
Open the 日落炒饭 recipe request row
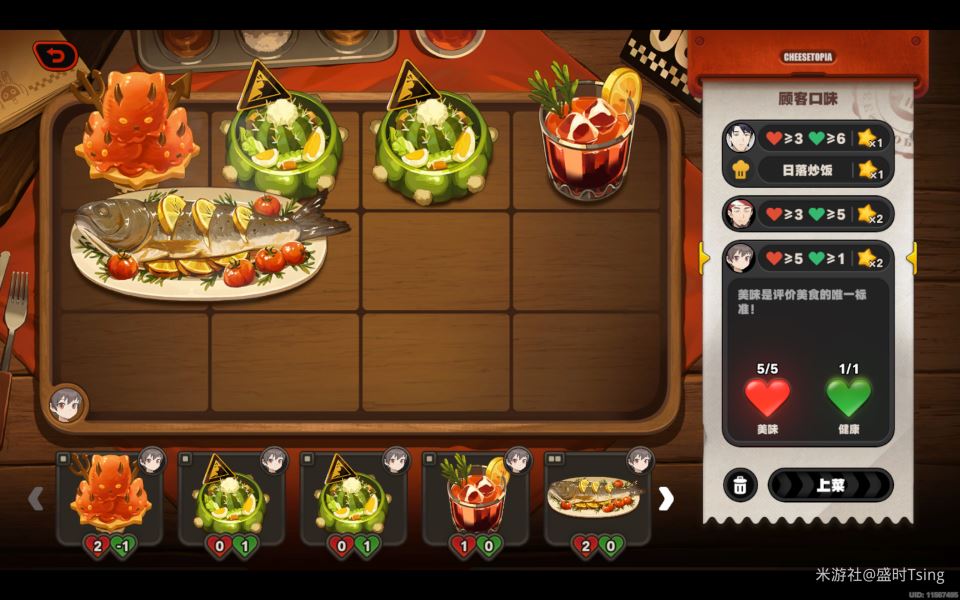point(806,170)
